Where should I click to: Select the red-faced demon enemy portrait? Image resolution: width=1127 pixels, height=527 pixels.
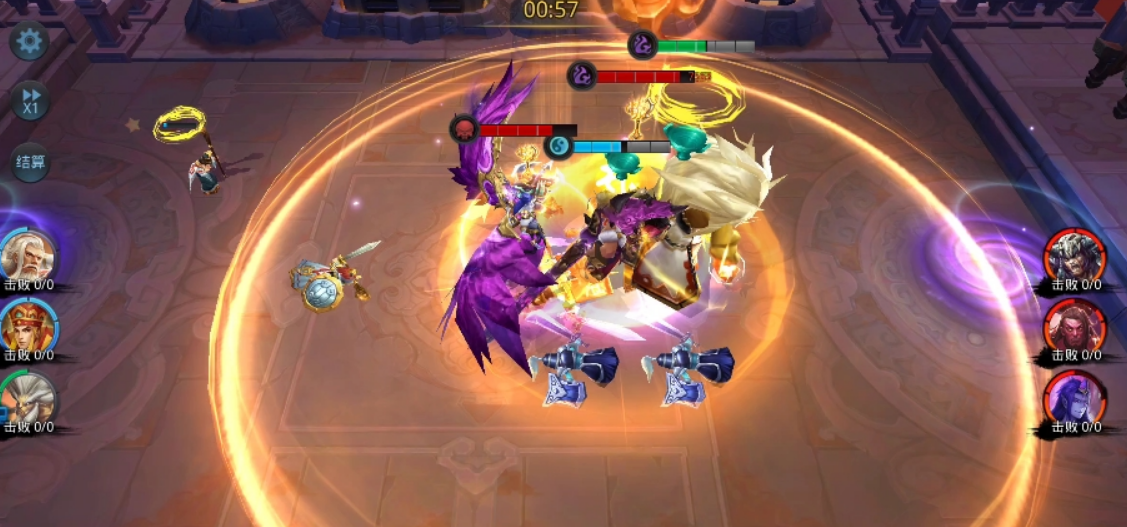[1075, 327]
